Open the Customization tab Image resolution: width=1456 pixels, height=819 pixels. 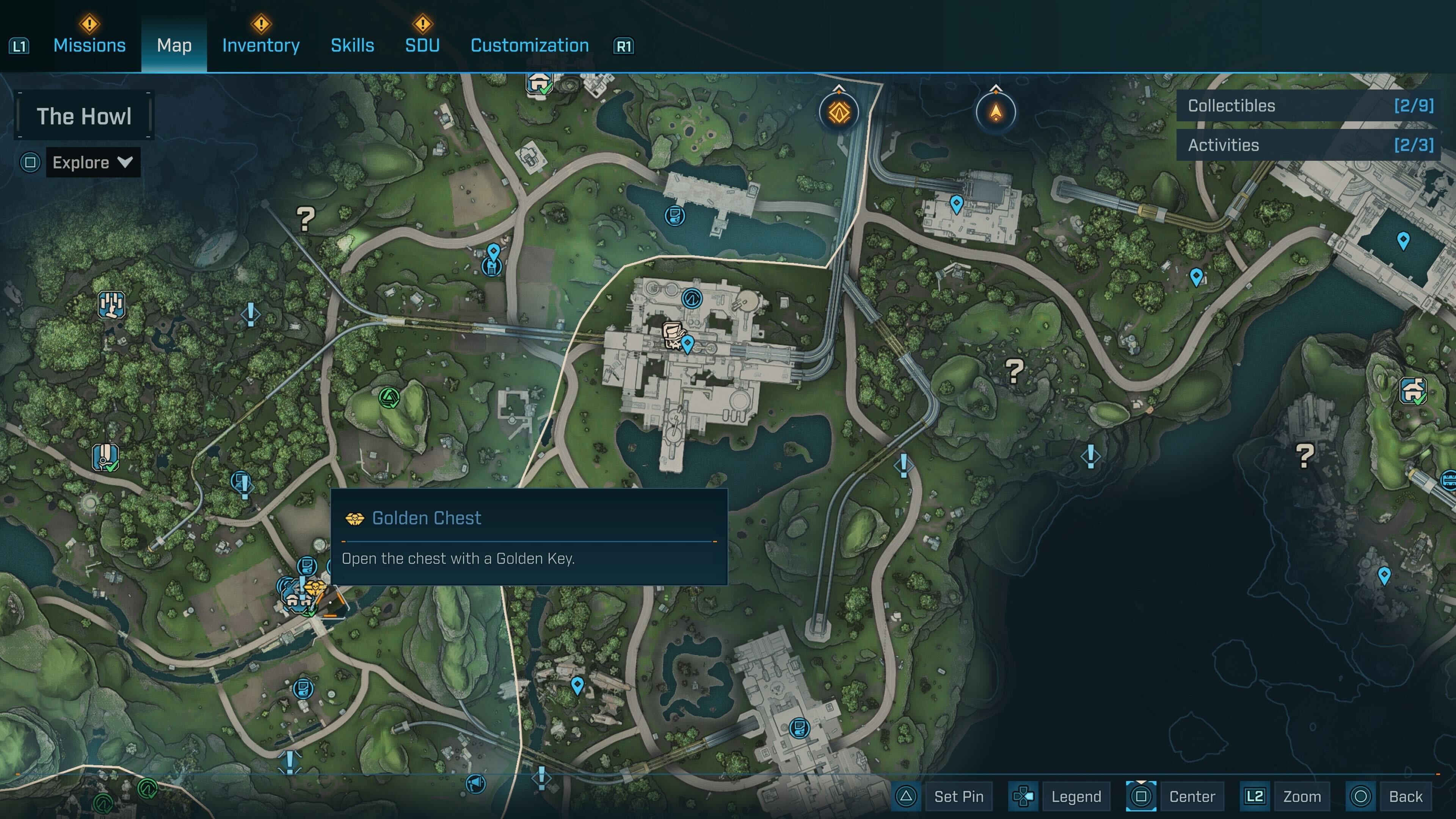530,45
